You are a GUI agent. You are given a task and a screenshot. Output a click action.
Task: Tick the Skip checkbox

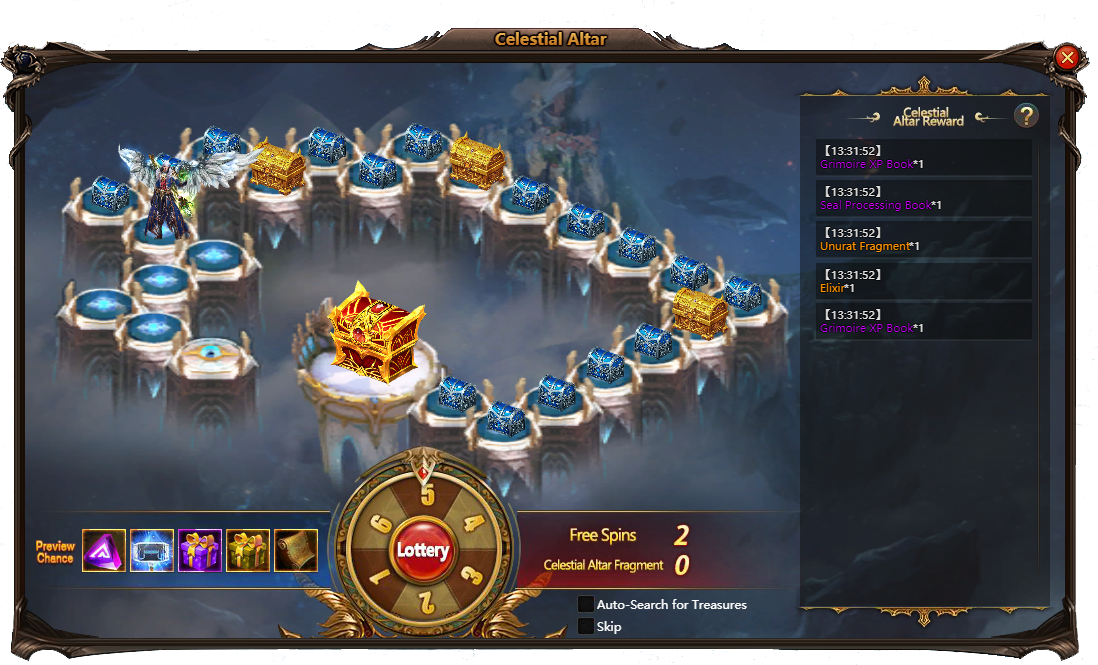(586, 626)
